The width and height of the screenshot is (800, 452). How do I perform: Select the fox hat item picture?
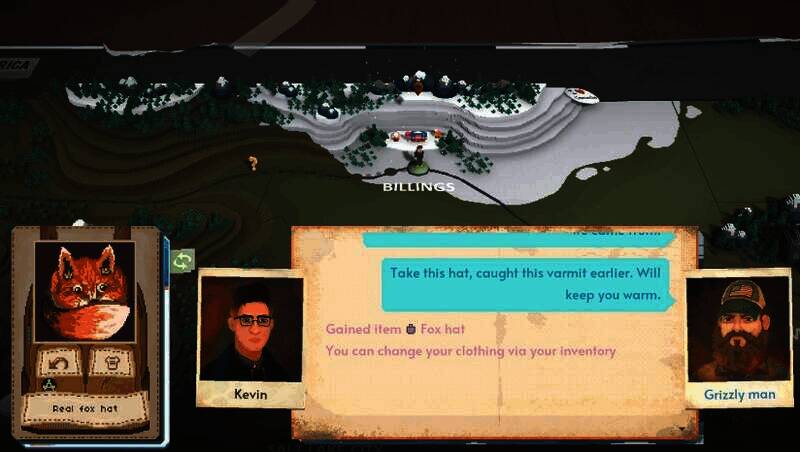tap(85, 290)
